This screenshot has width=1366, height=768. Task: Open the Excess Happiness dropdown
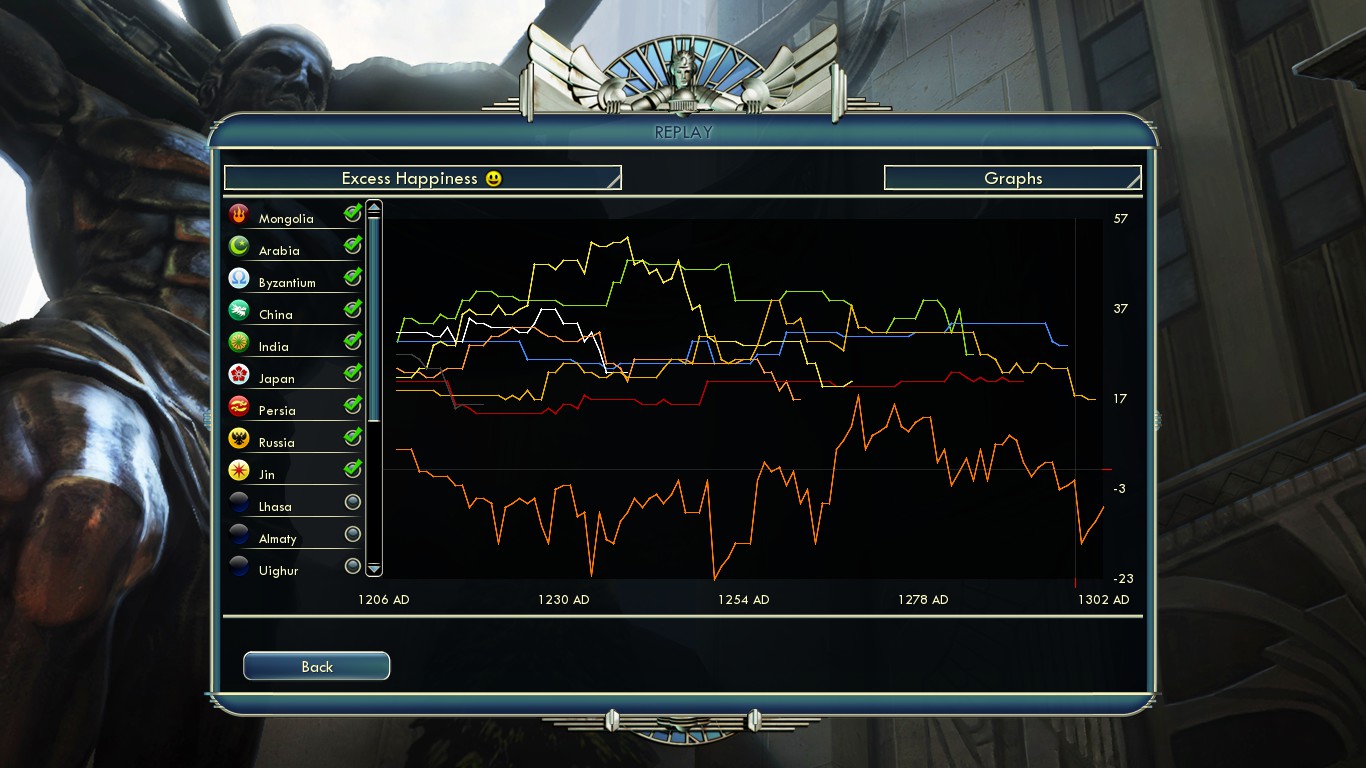pyautogui.click(x=422, y=178)
